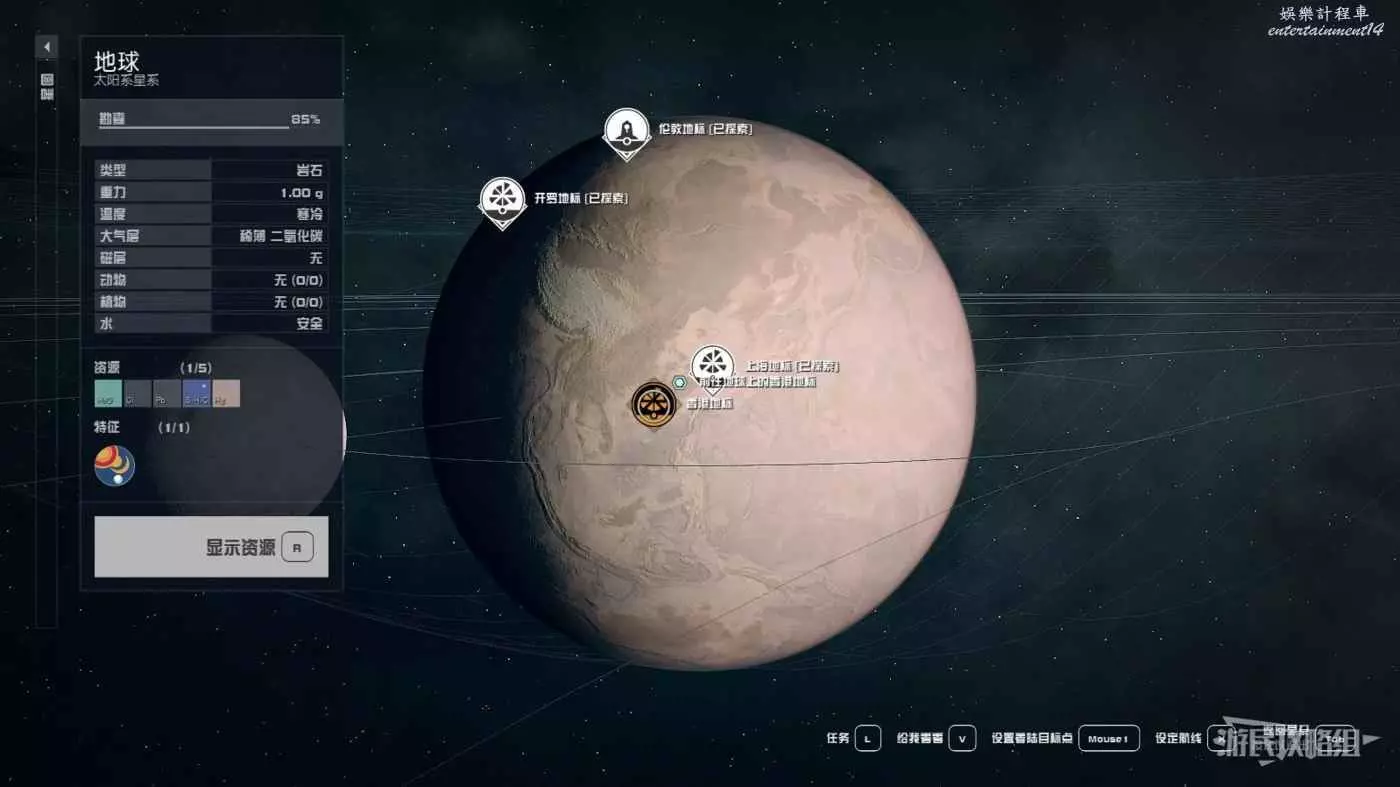Select the Cairo landmark (开罗地标) marker

(502, 199)
